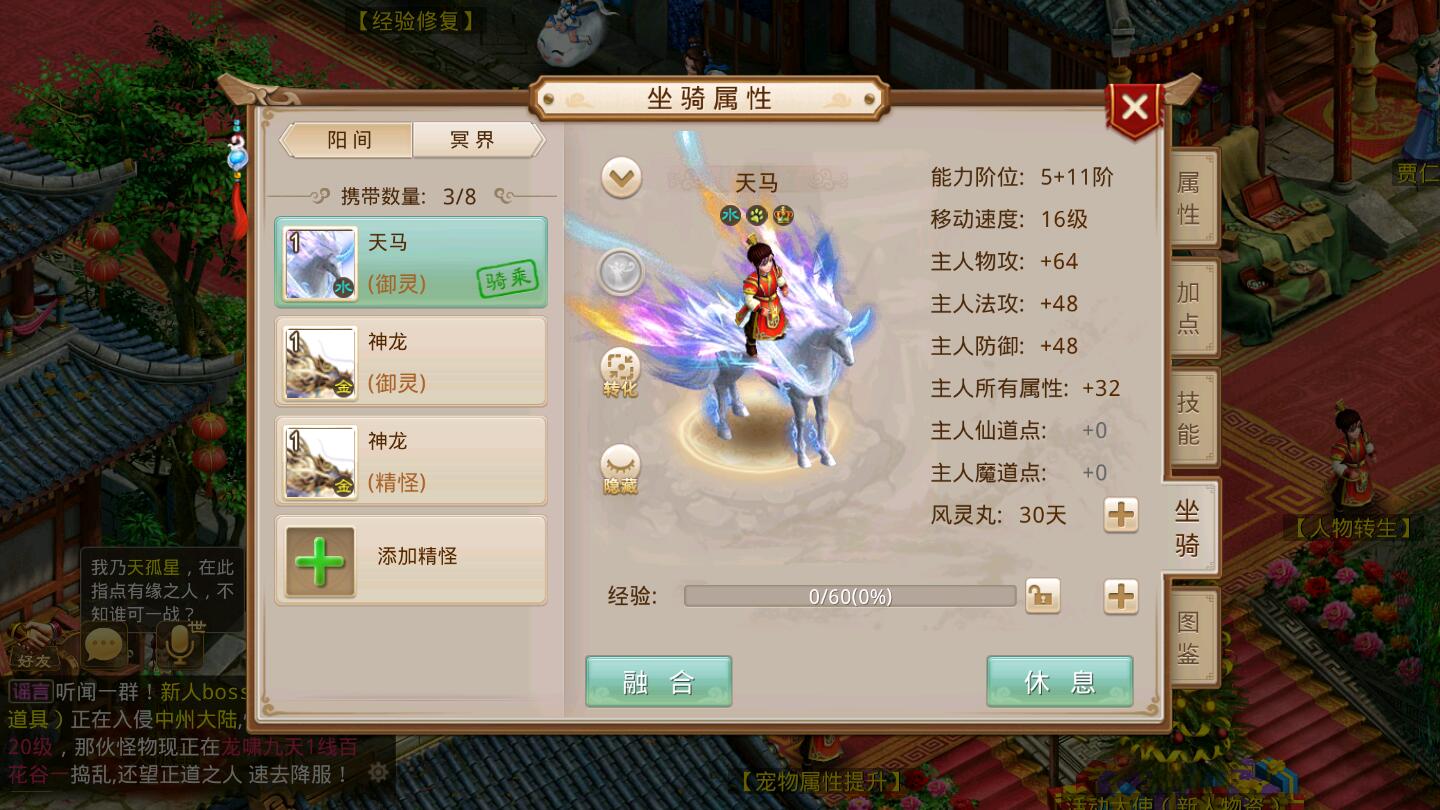This screenshot has height=810, width=1440.
Task: Click the plus button beside 风灵丸 30天
Action: tap(1121, 515)
